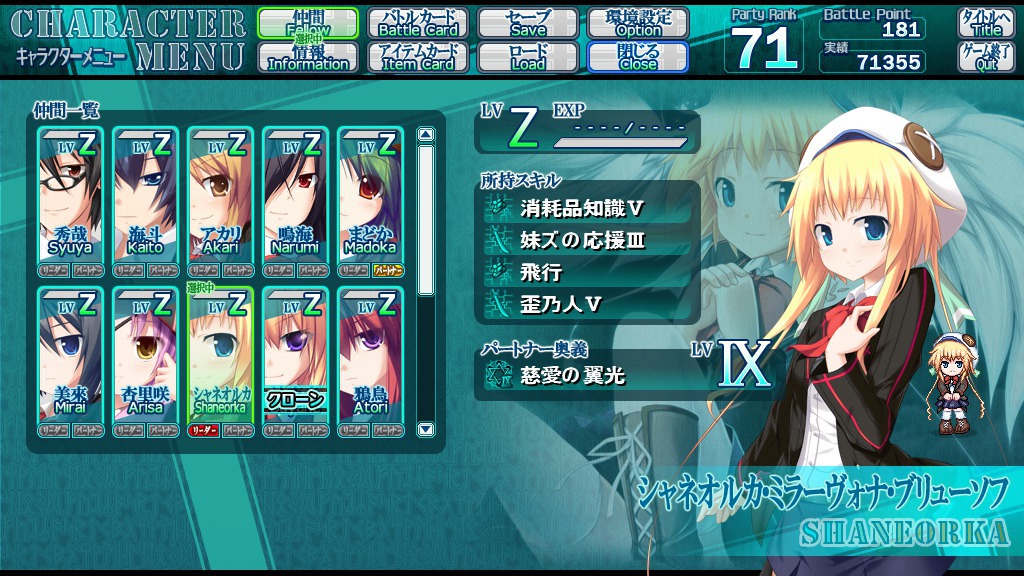Open the Information tab
Screen dimensions: 1024x576
click(x=308, y=57)
